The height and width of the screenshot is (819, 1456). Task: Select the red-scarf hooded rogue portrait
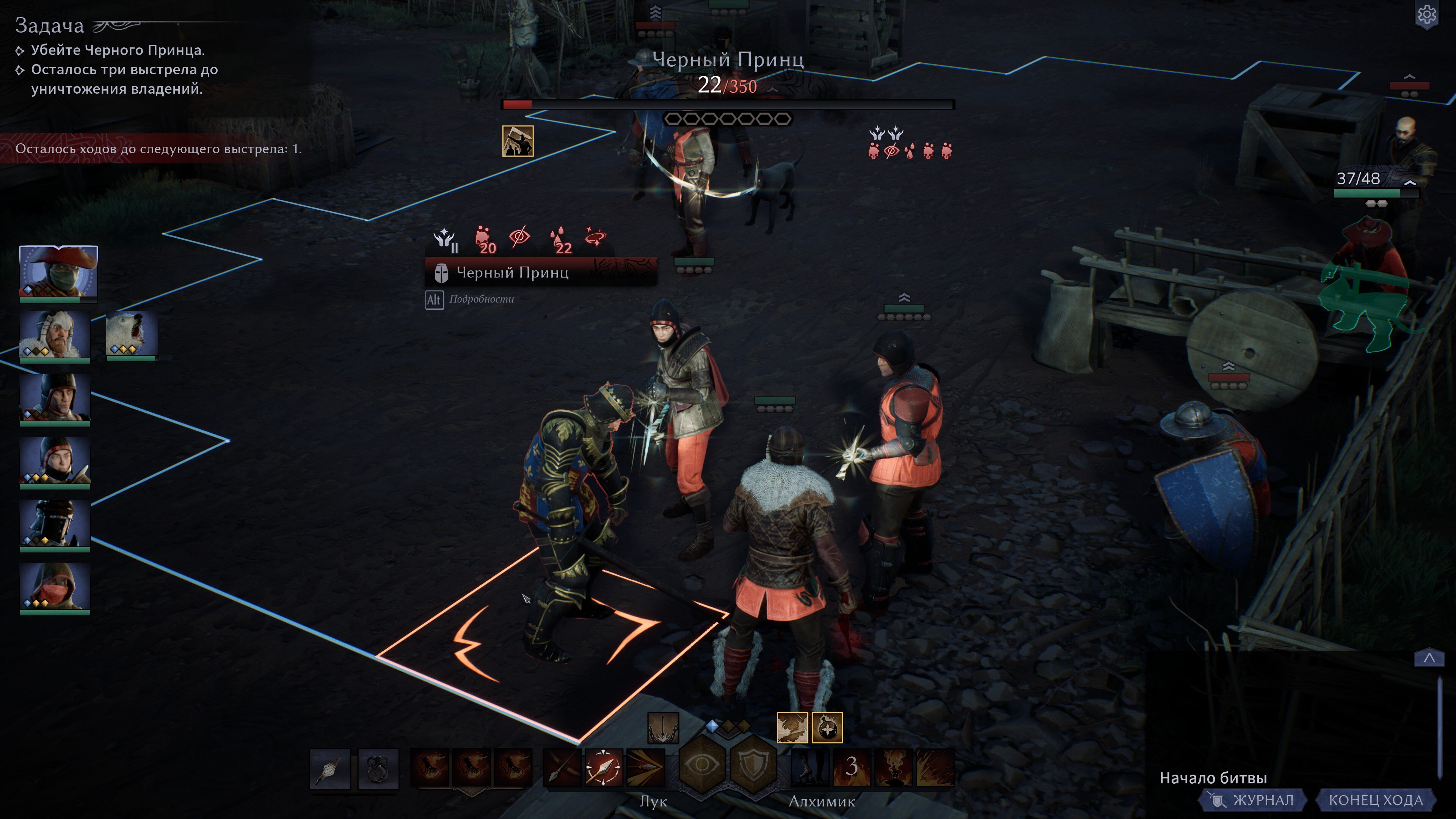click(55, 587)
